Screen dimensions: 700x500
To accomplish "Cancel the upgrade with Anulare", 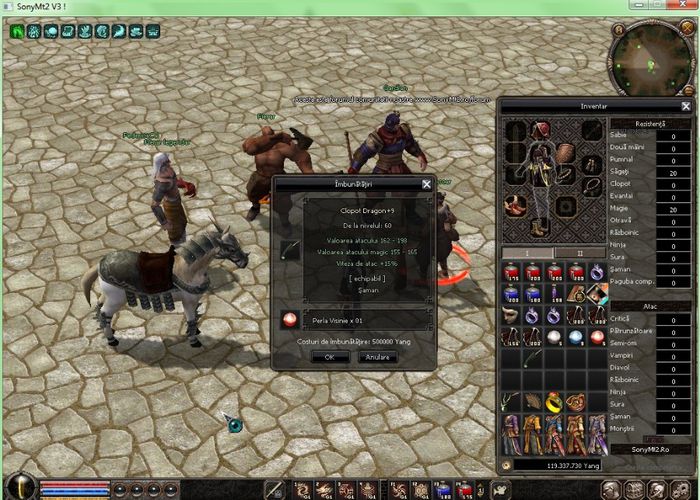I will coord(377,356).
